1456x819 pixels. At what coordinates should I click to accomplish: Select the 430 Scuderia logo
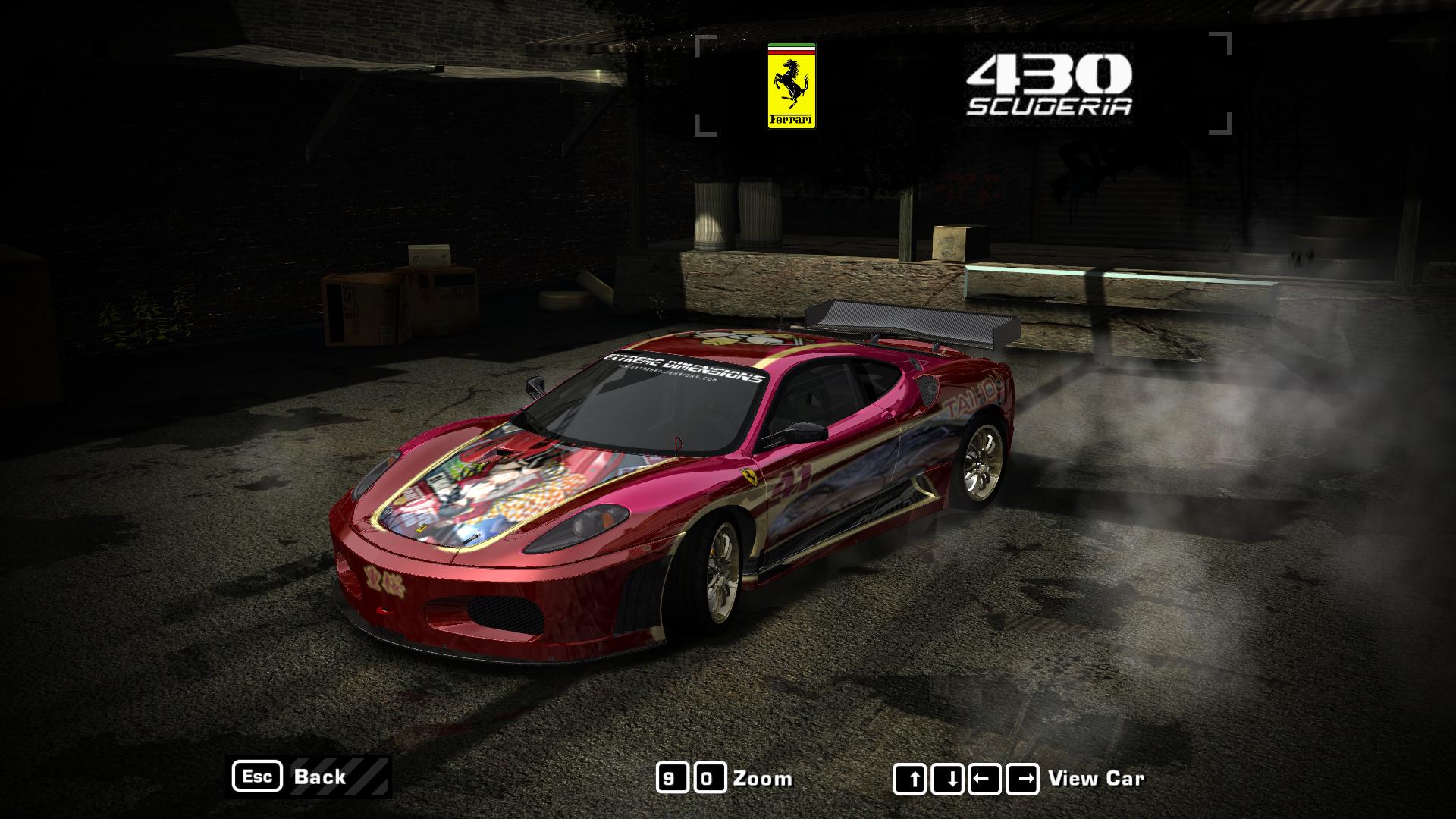click(1050, 83)
